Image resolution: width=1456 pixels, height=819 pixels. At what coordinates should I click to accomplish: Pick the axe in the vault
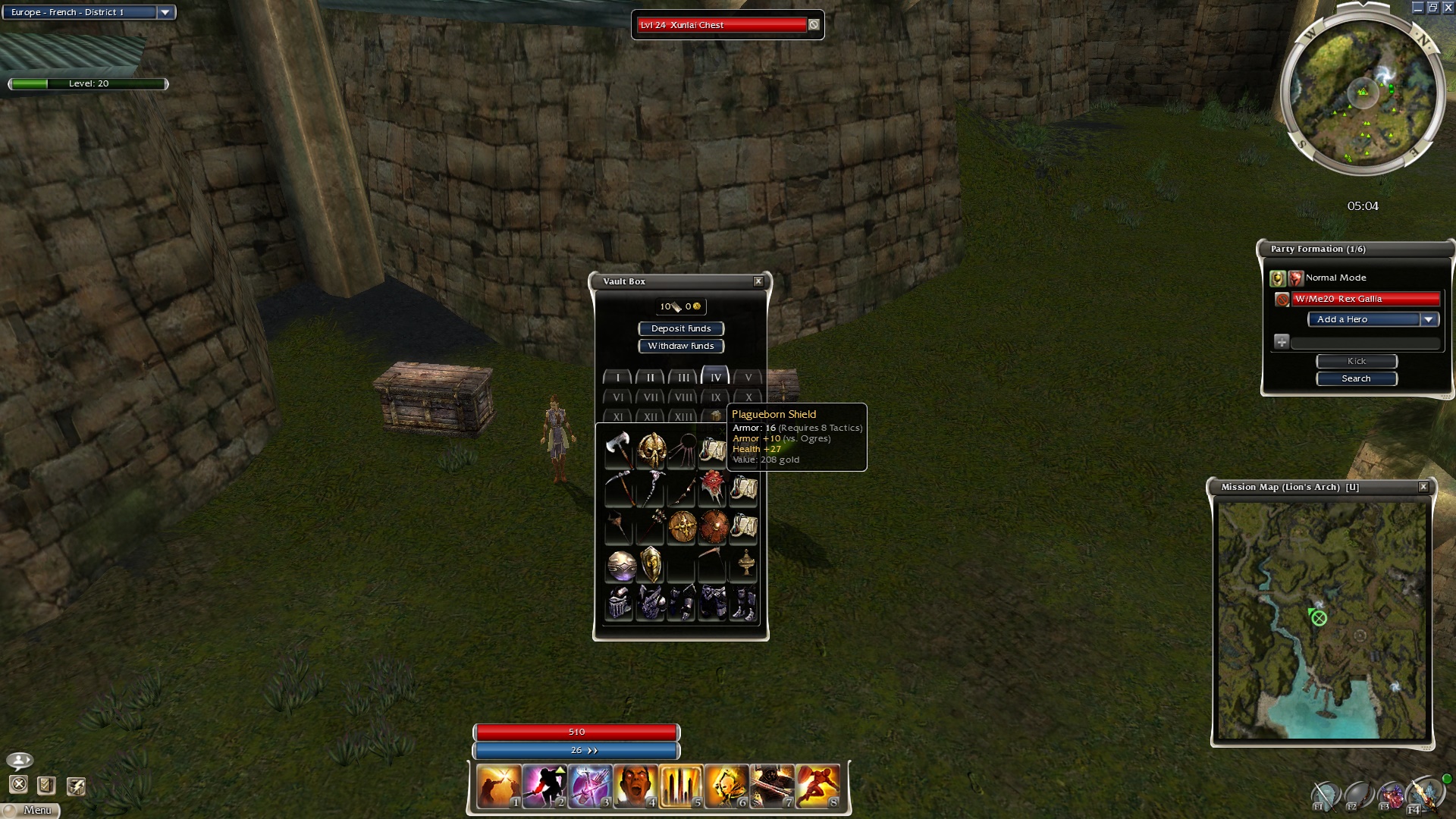click(x=619, y=449)
